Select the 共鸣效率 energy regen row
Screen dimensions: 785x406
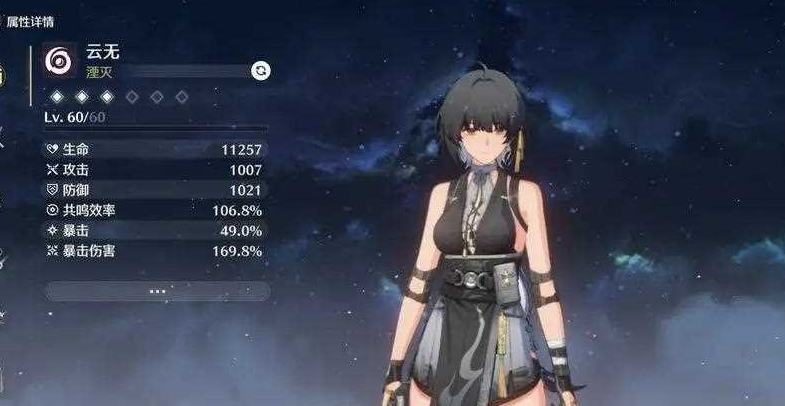point(155,210)
